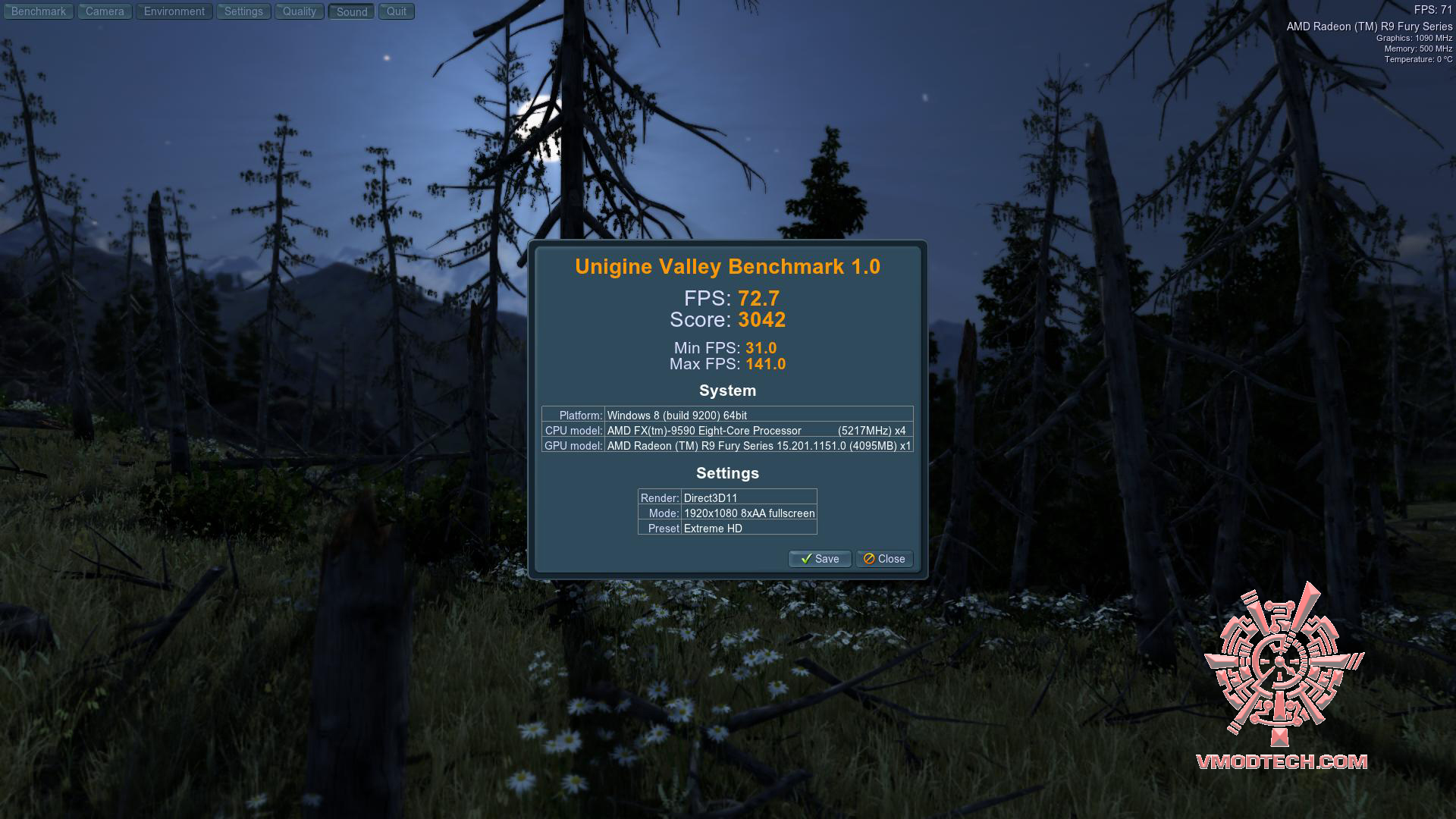1456x819 pixels.
Task: Close the benchmark results dialog
Action: click(884, 559)
